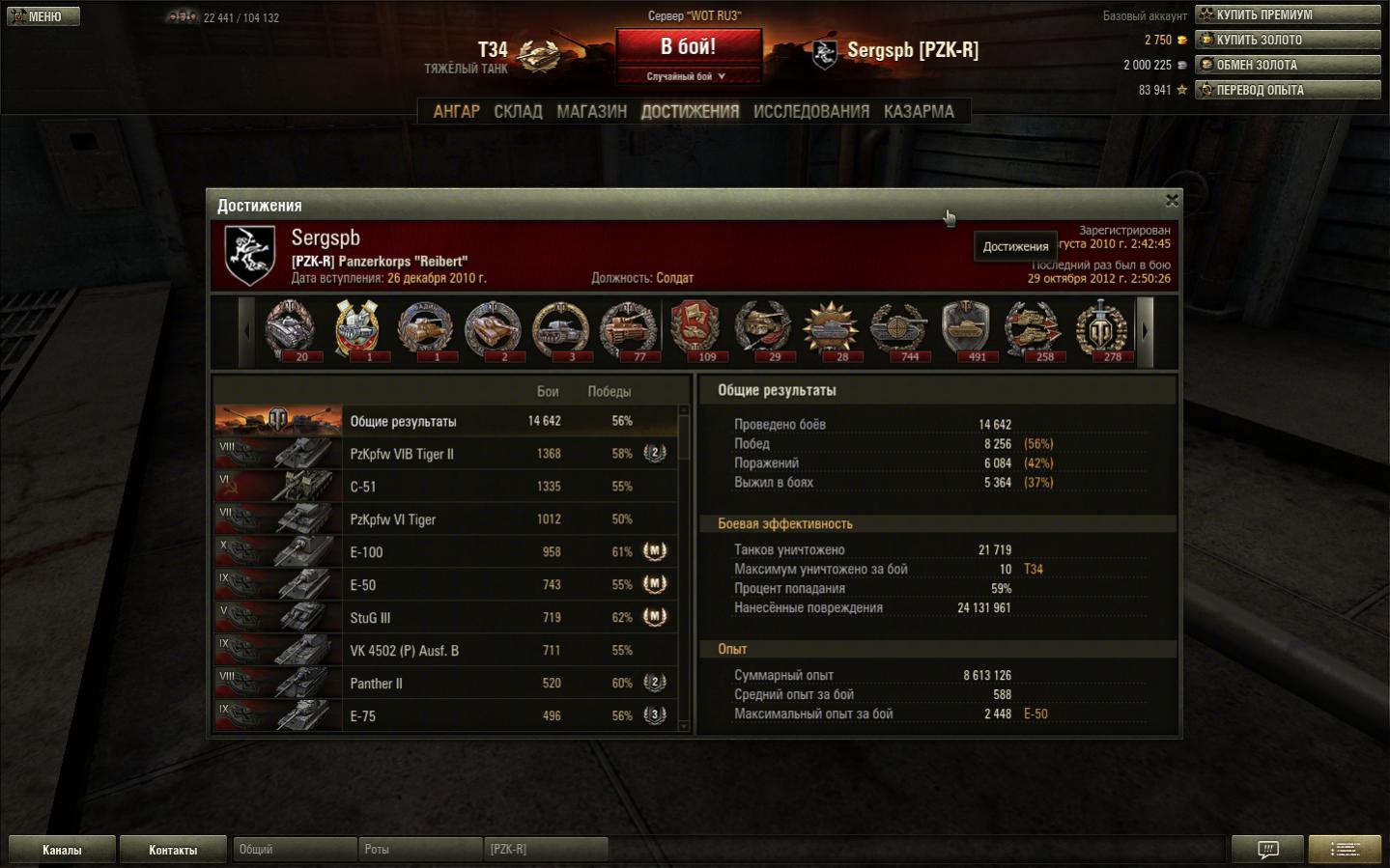Go to the МАГАЗИН tab
Screen dimensions: 1390x868
(x=591, y=112)
